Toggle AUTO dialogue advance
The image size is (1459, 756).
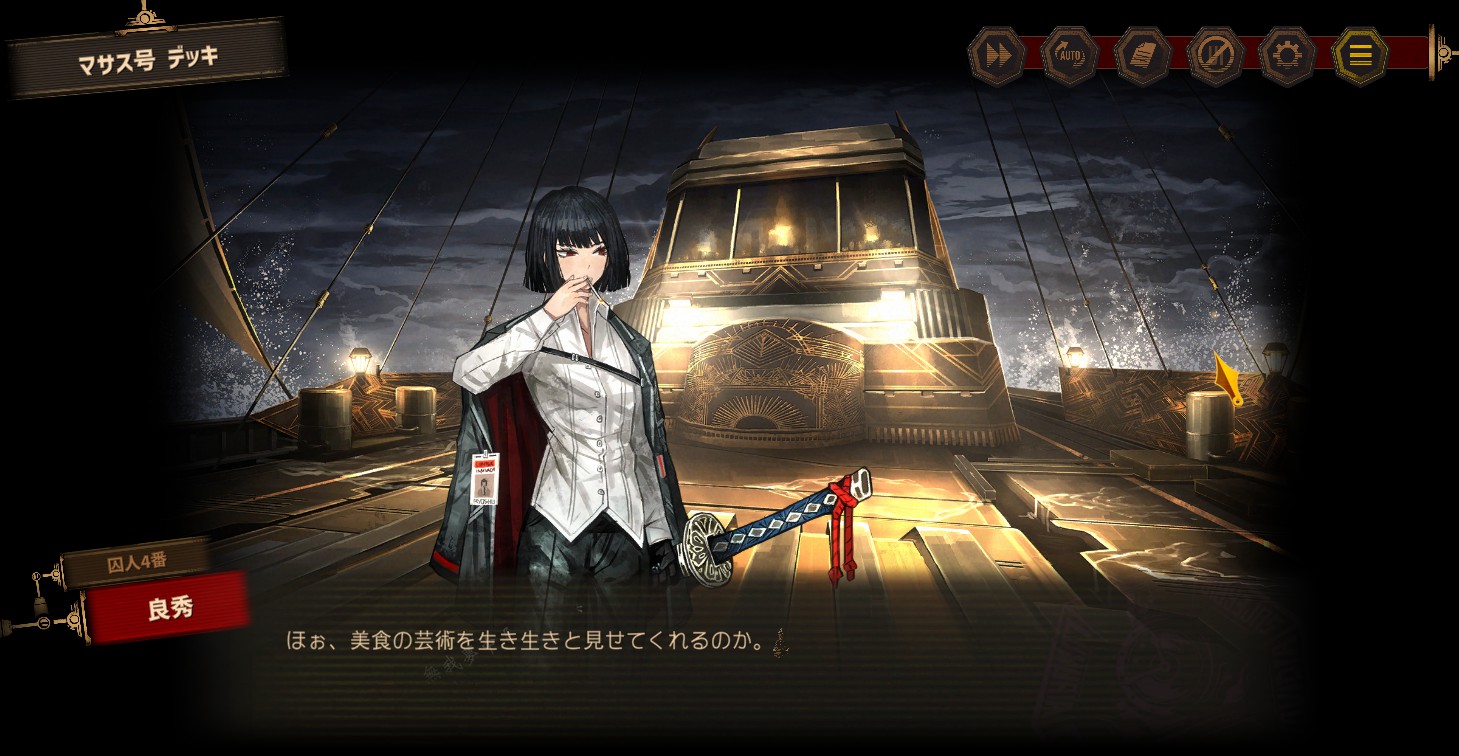coord(1070,56)
